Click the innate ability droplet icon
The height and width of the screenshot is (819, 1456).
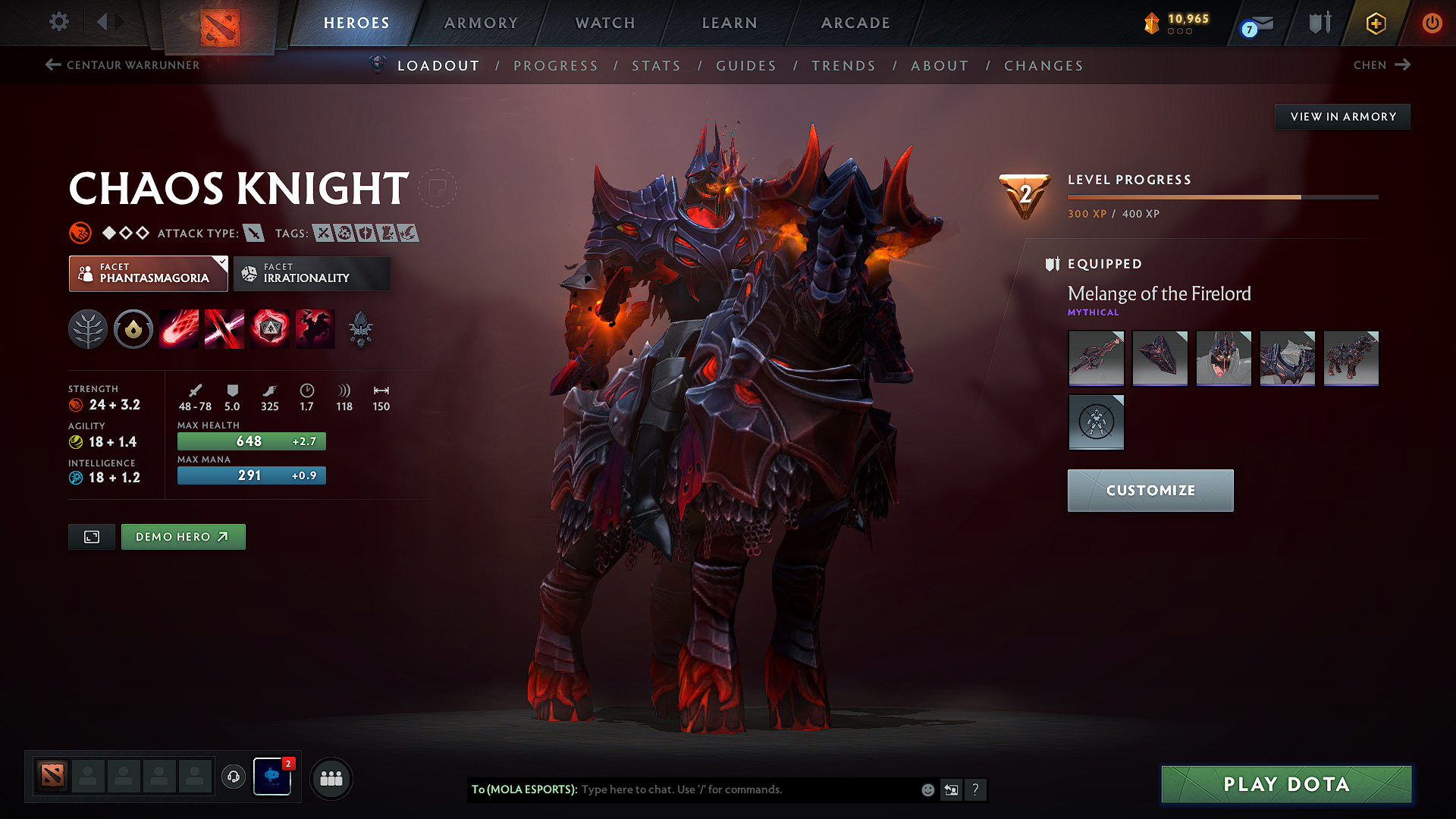[133, 328]
